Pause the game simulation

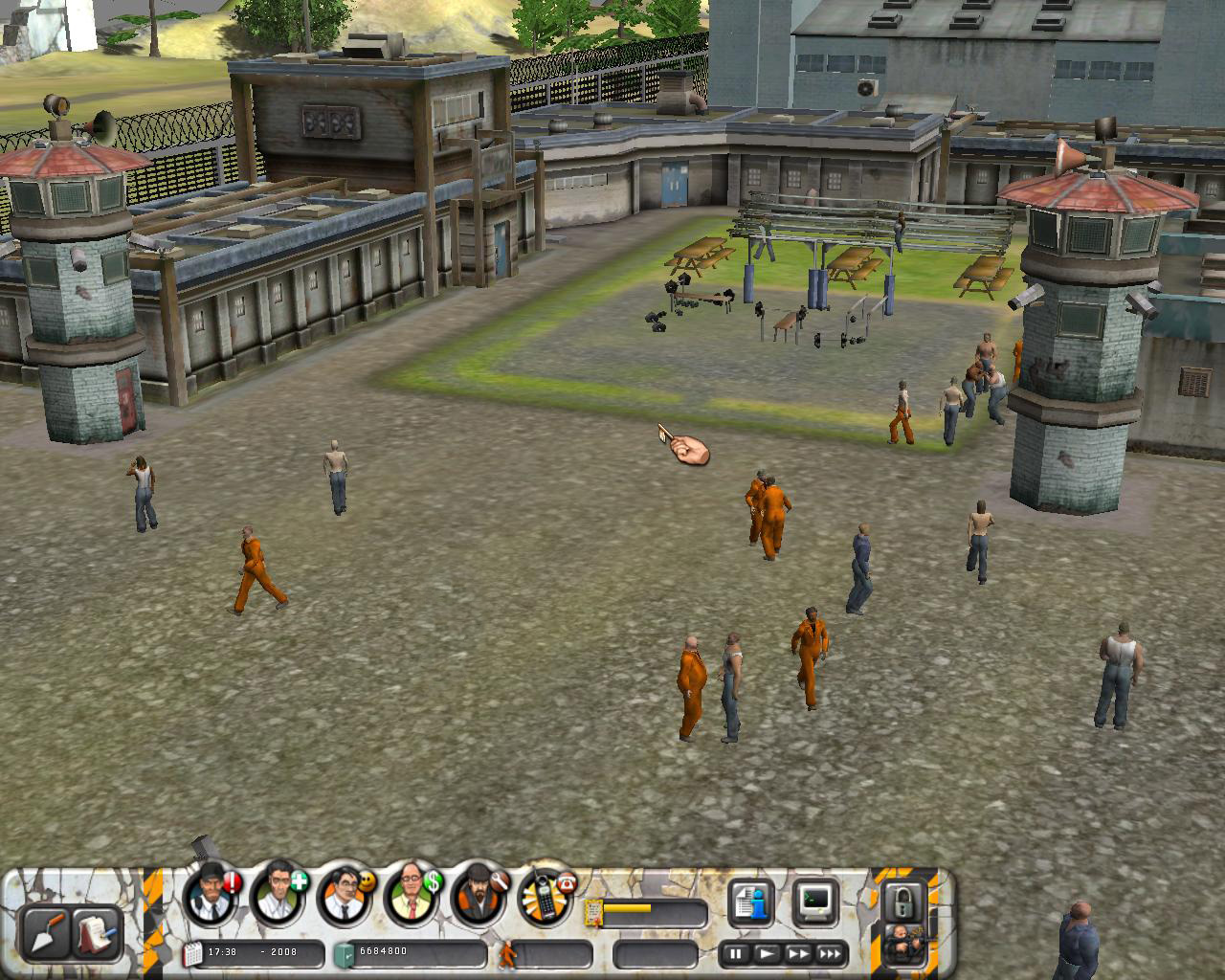click(735, 953)
